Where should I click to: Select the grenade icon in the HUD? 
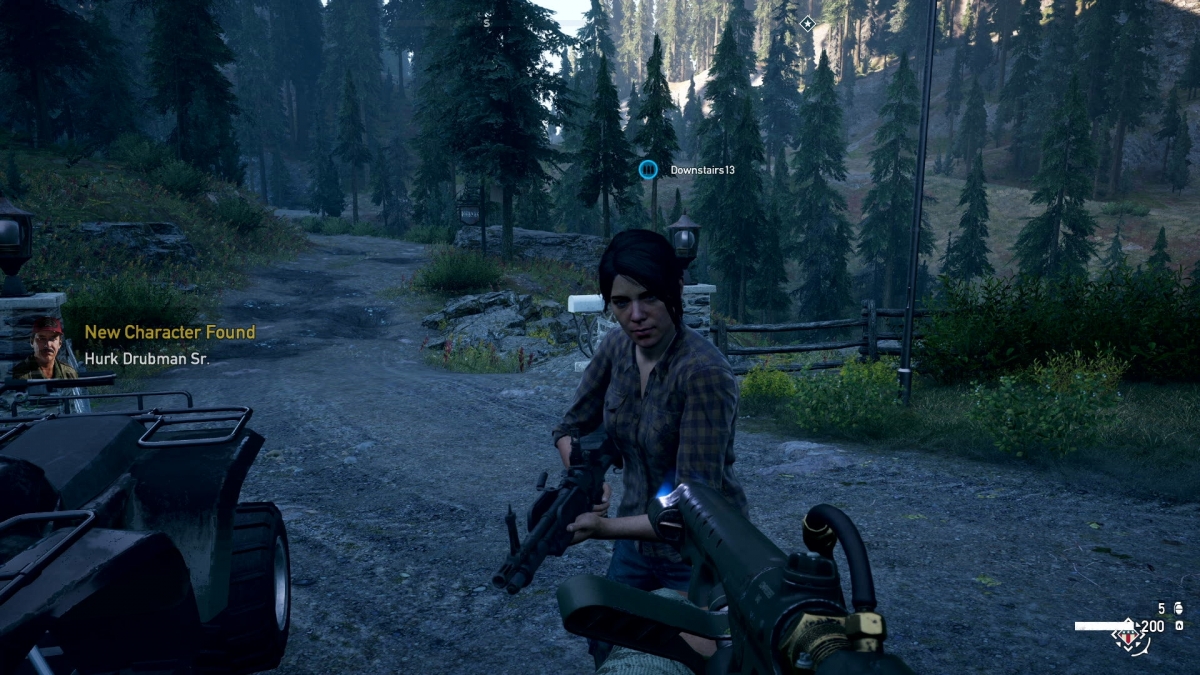click(1180, 608)
